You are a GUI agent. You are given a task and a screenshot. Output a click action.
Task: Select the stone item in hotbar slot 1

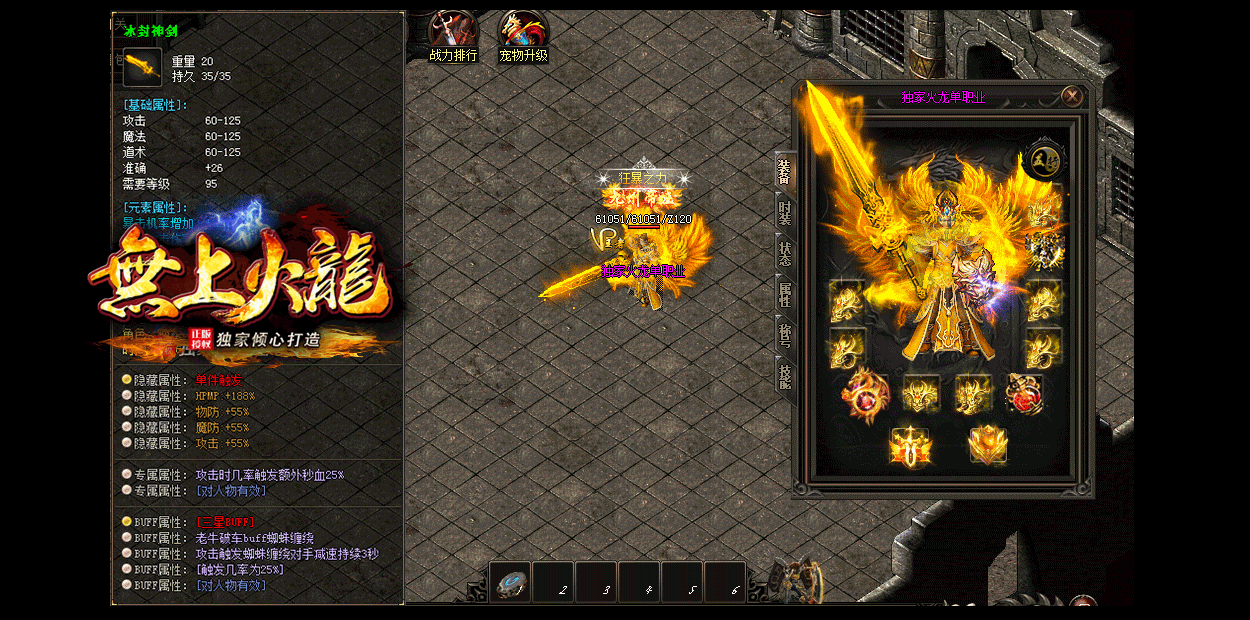(x=510, y=583)
